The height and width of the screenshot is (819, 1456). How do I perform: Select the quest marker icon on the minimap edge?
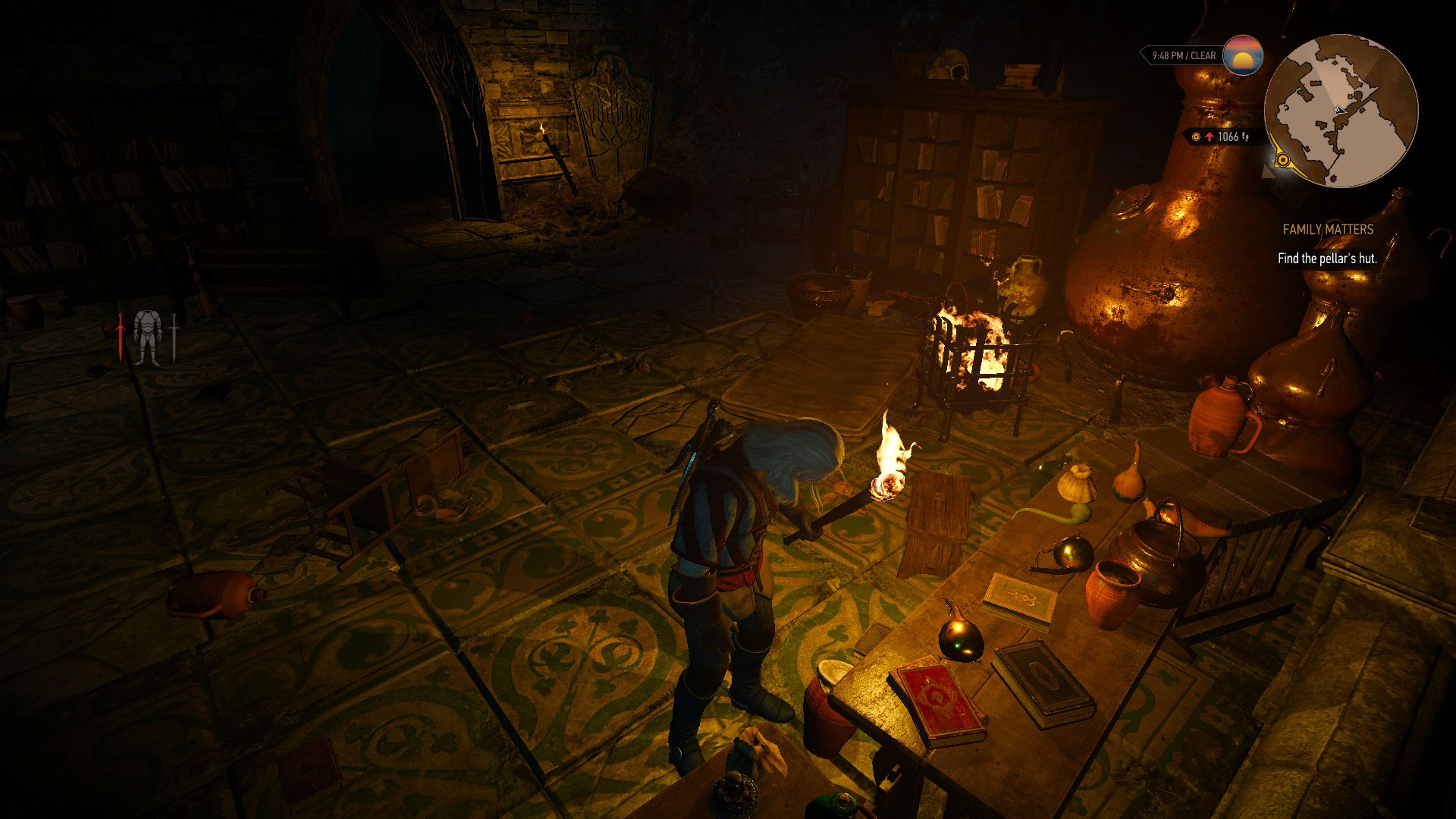1282,161
